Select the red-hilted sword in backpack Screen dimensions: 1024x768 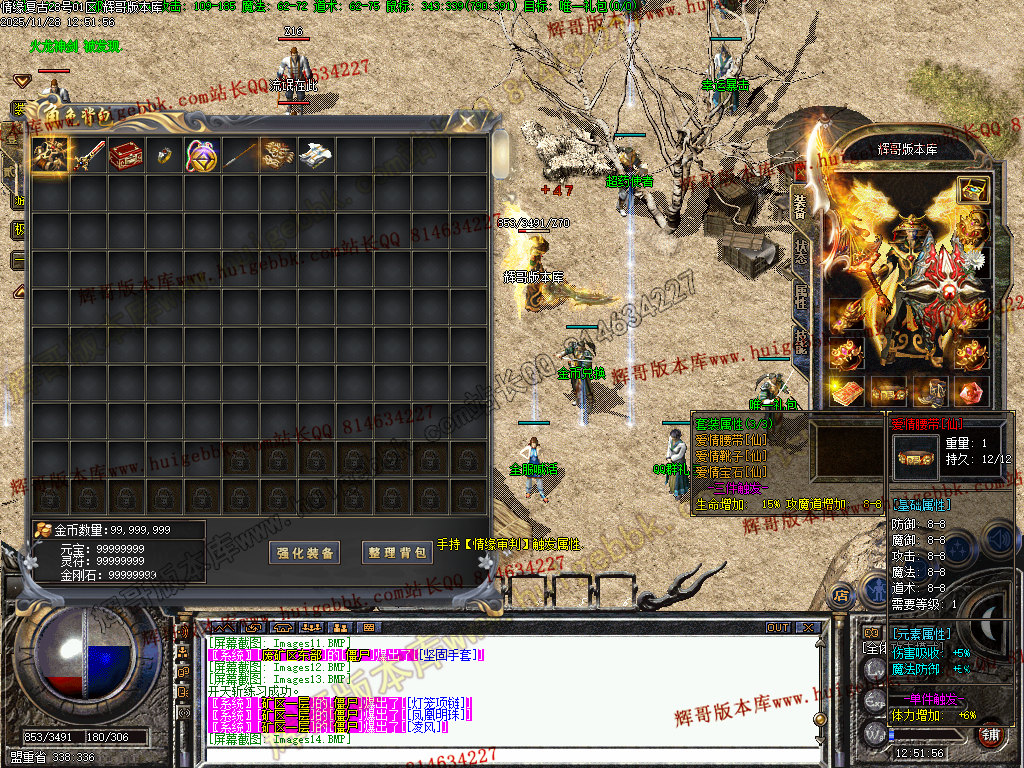tap(87, 155)
